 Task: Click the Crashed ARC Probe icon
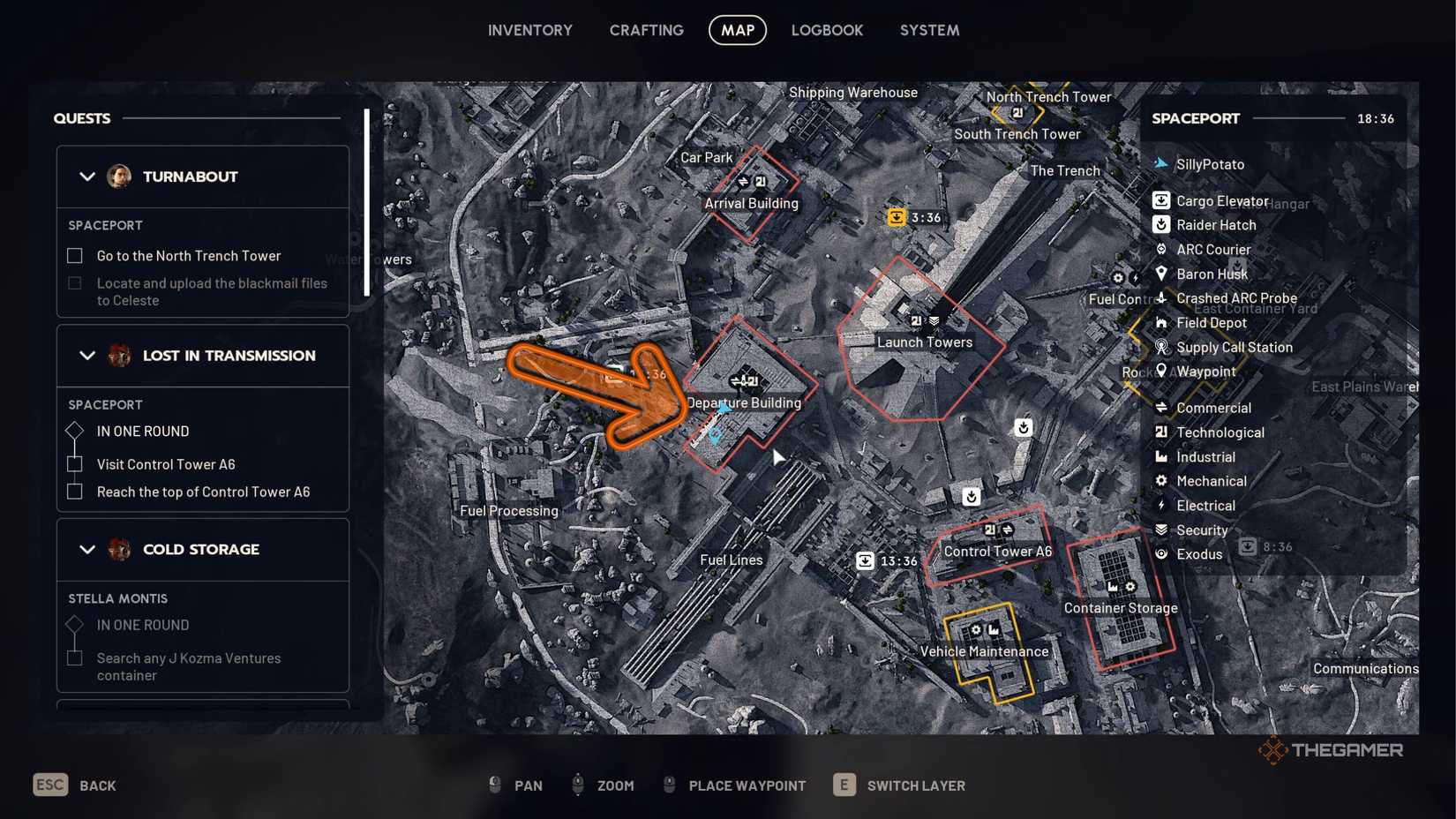coord(1161,298)
